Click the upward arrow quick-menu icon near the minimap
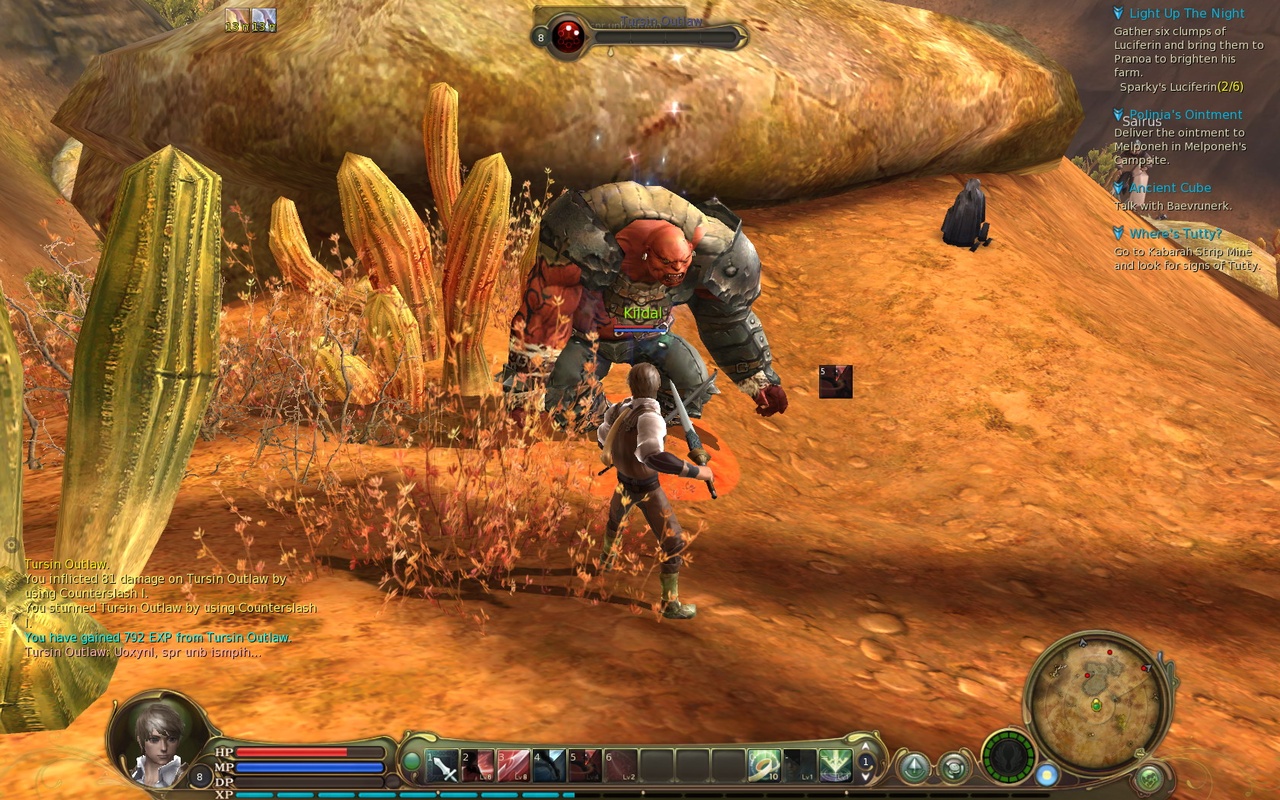 pos(913,766)
